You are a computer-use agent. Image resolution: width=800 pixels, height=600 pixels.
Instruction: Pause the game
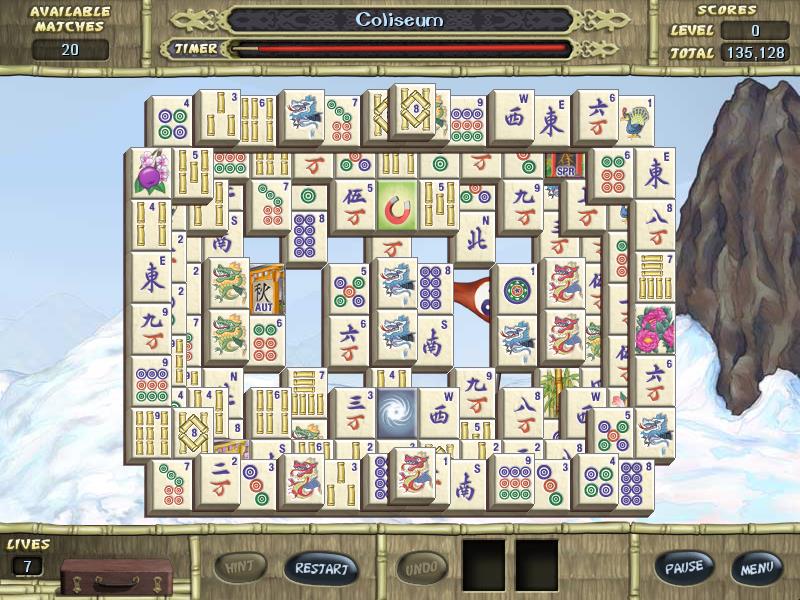[x=684, y=568]
